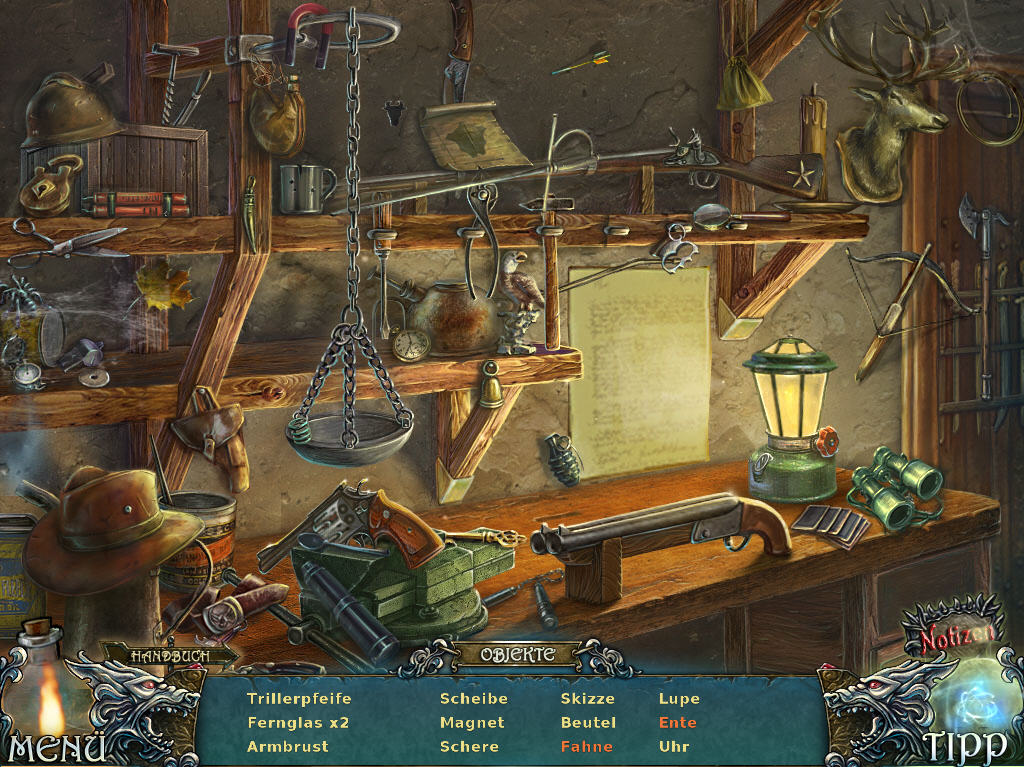Select Fernglas x2 list entry

[x=297, y=723]
